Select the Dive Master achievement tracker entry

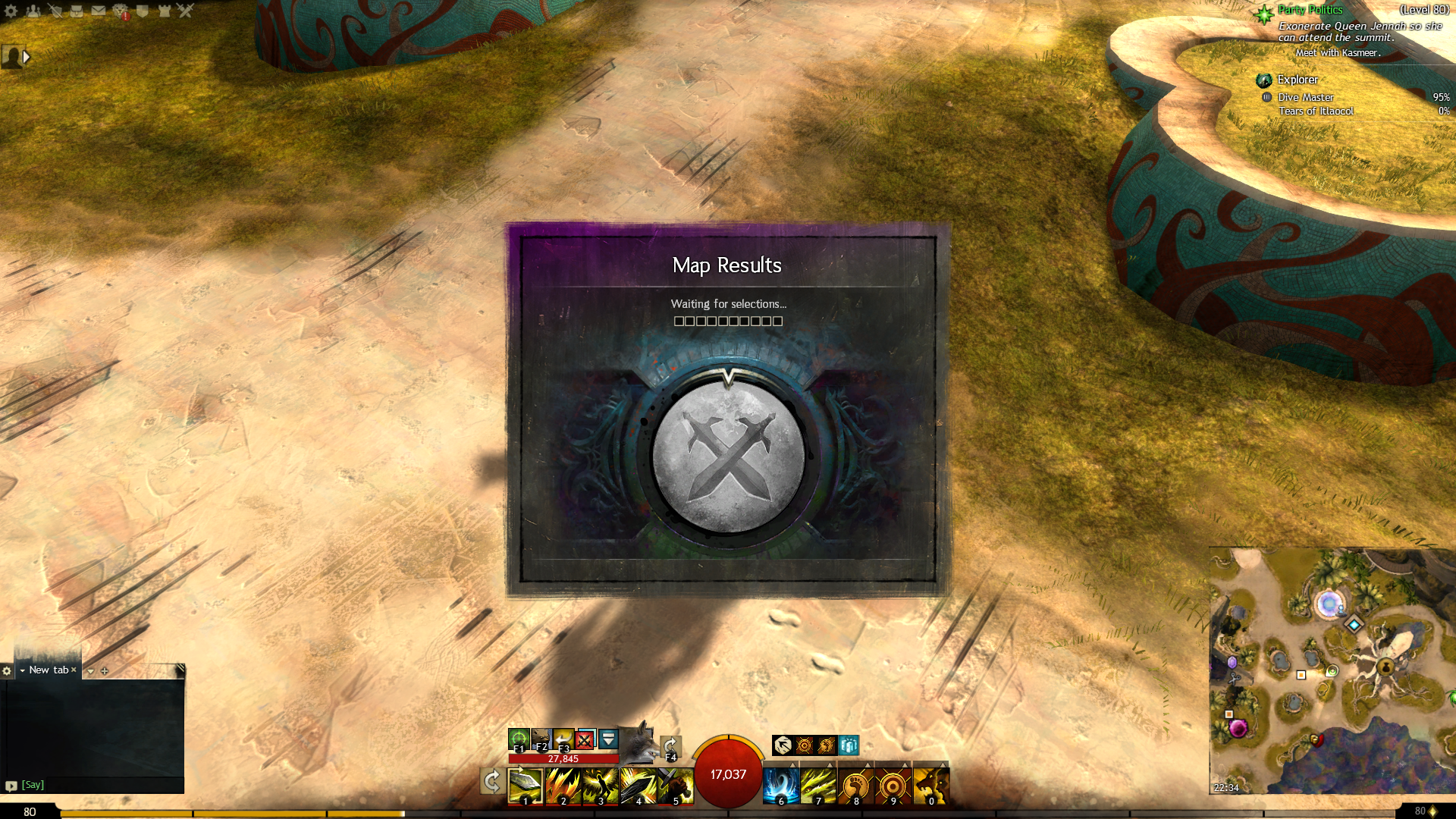point(1305,97)
